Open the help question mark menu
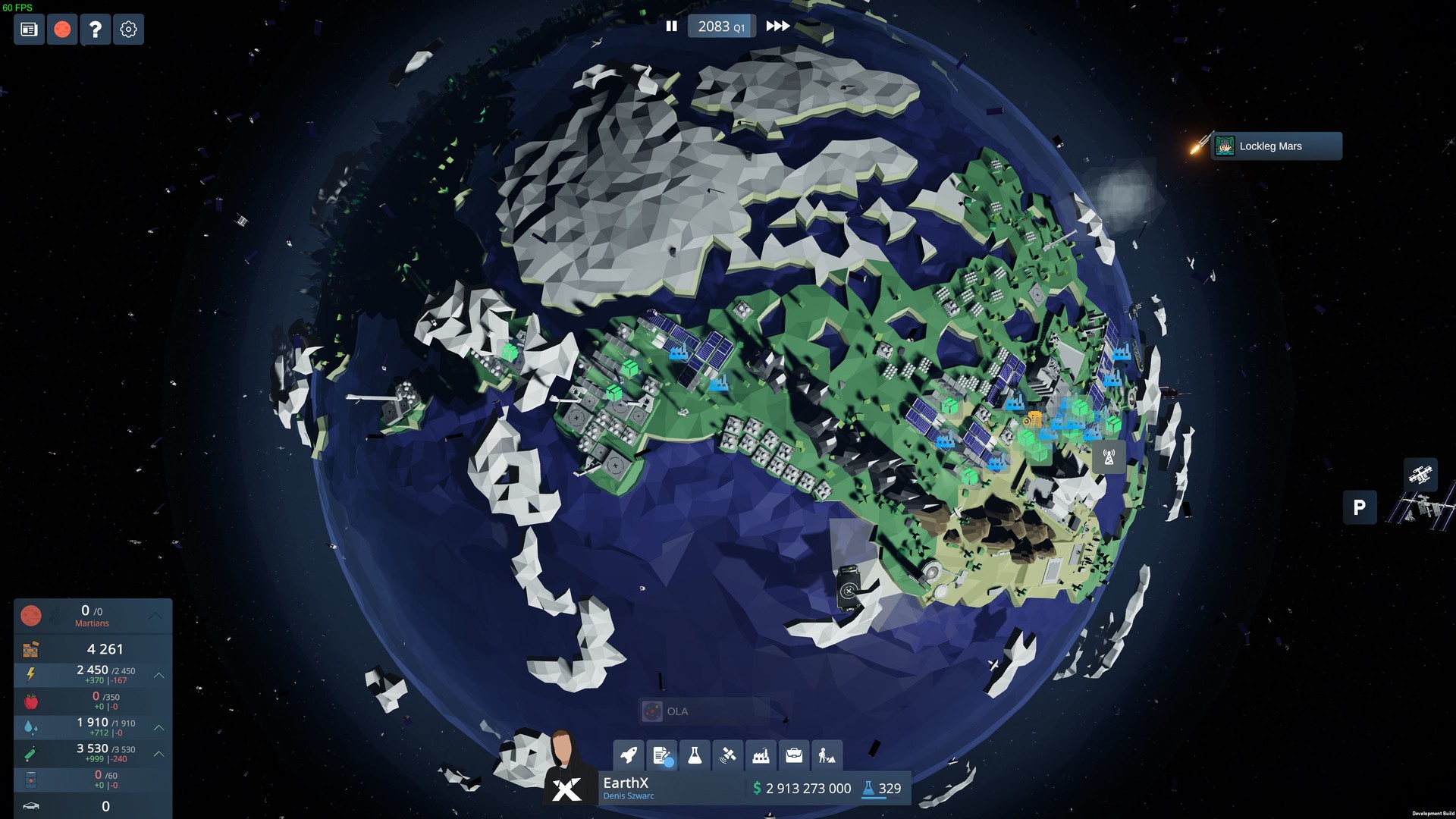 click(95, 30)
